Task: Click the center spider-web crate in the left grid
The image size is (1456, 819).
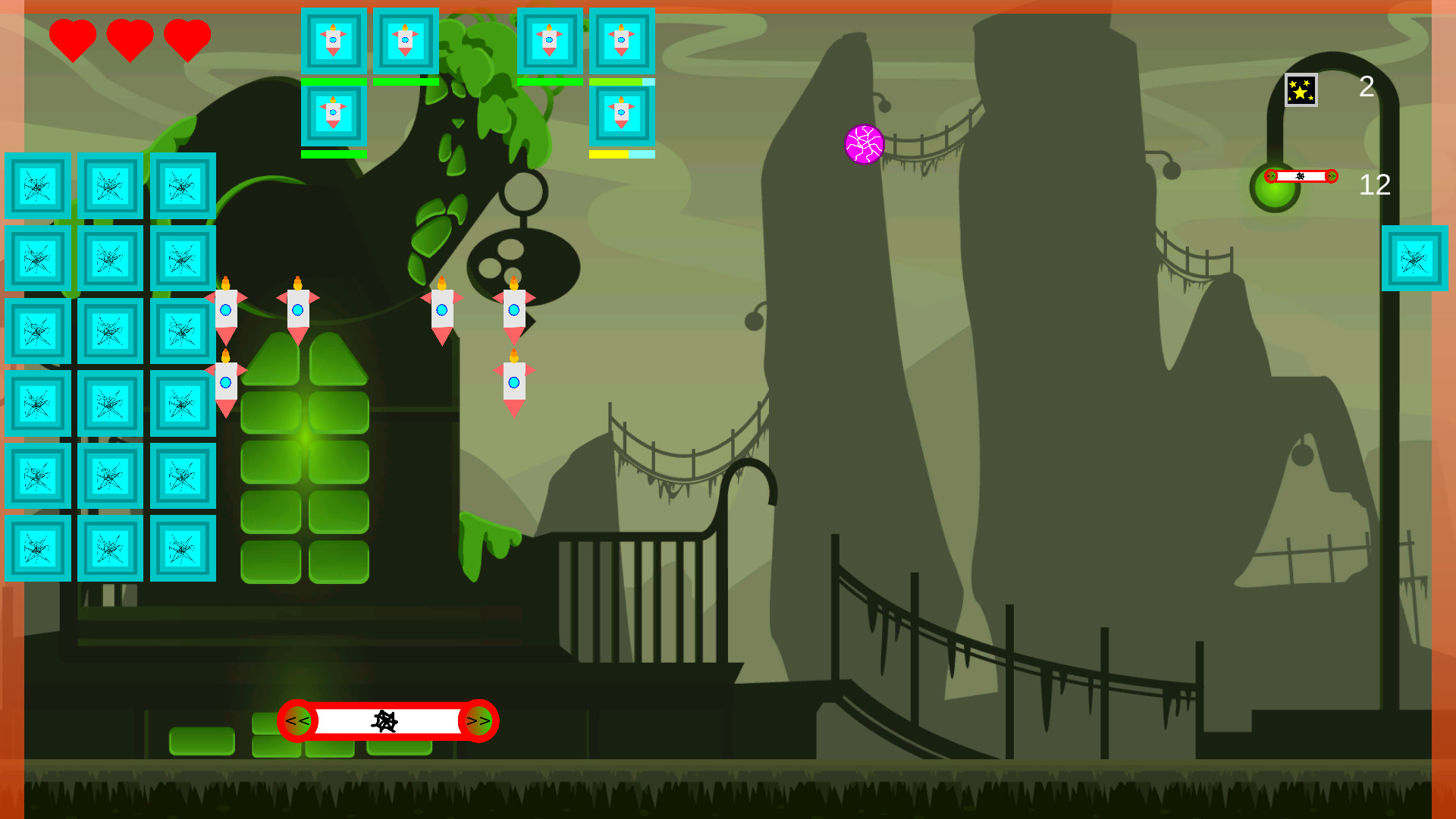Action: point(108,331)
